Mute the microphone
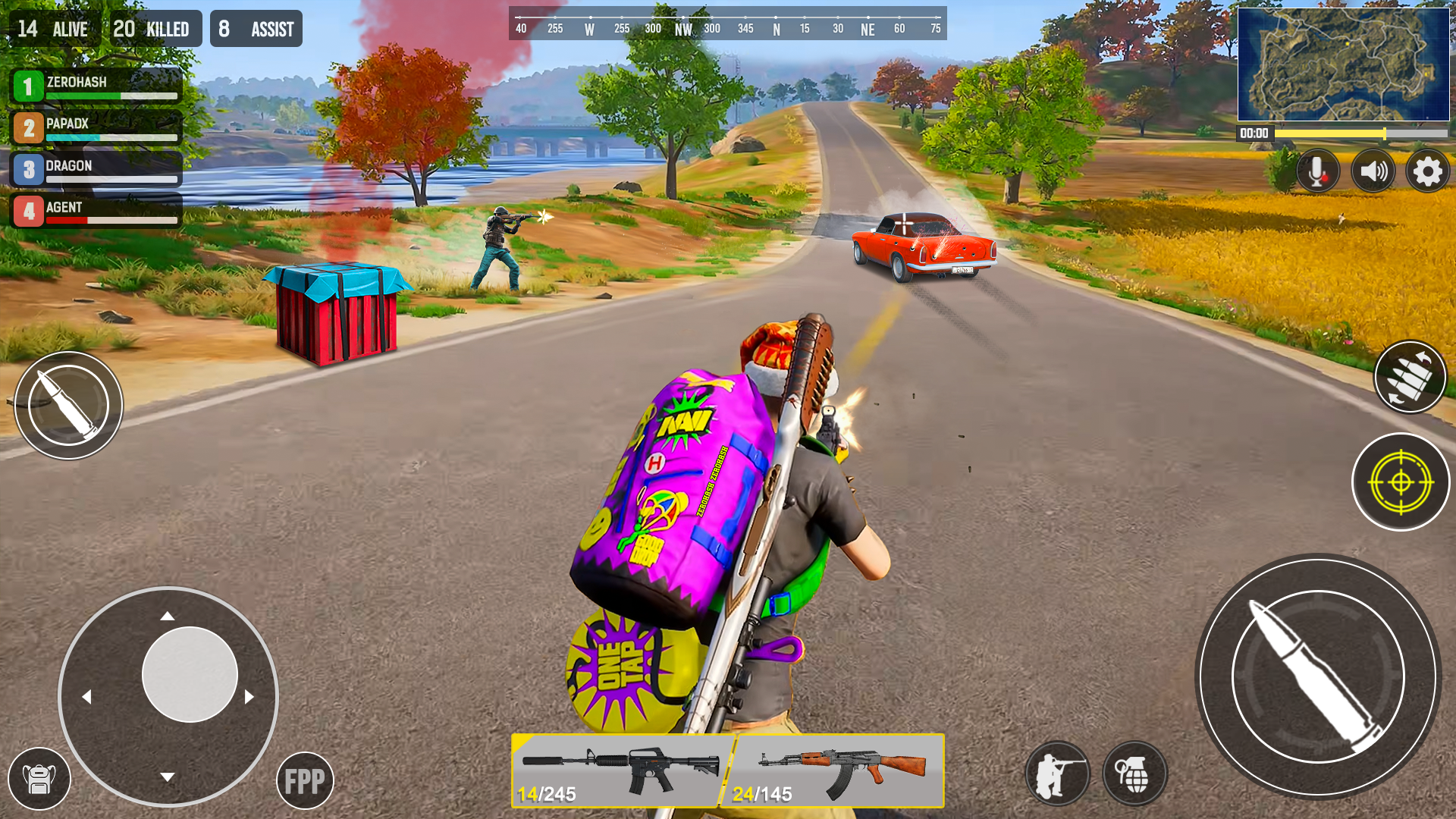This screenshot has height=819, width=1456. (1316, 171)
